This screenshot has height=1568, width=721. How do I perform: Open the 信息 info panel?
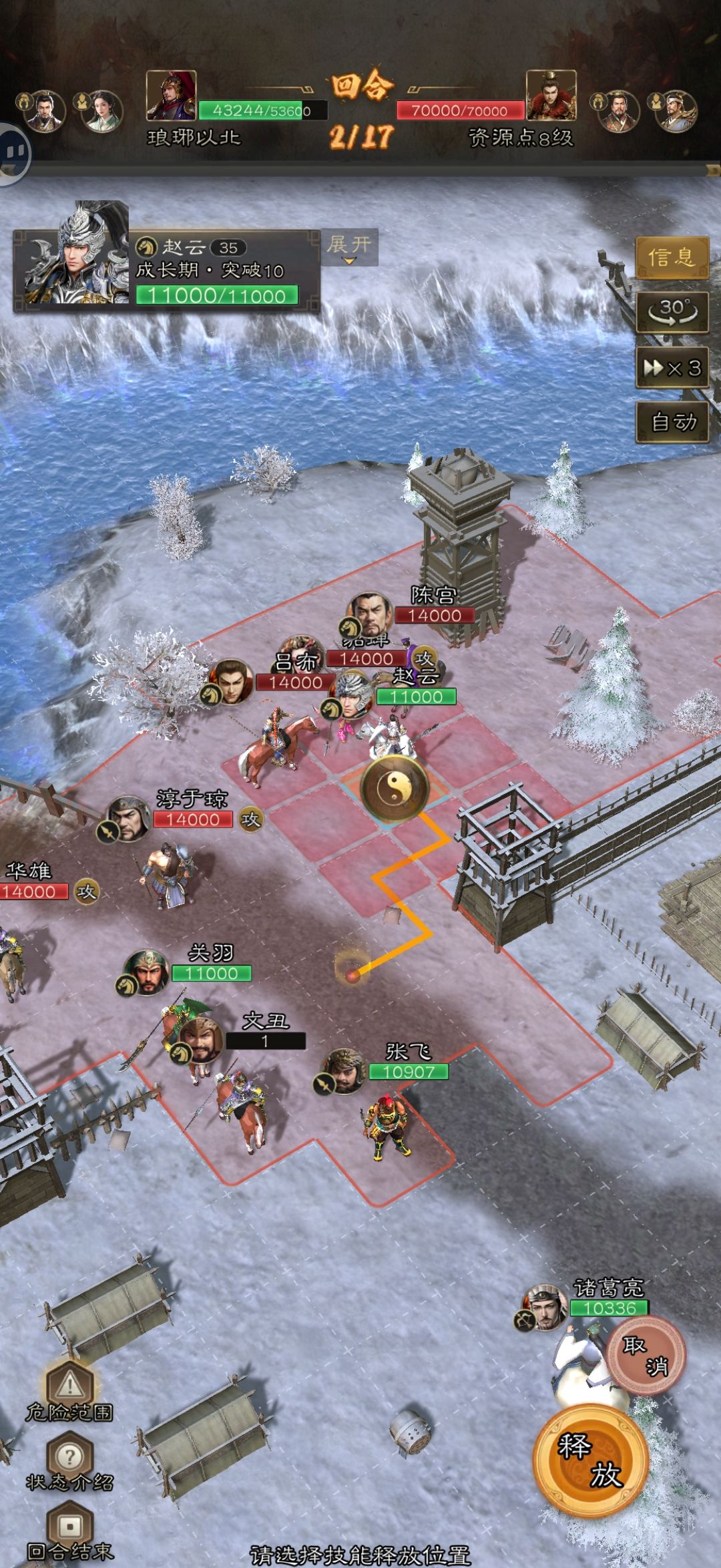tap(671, 257)
